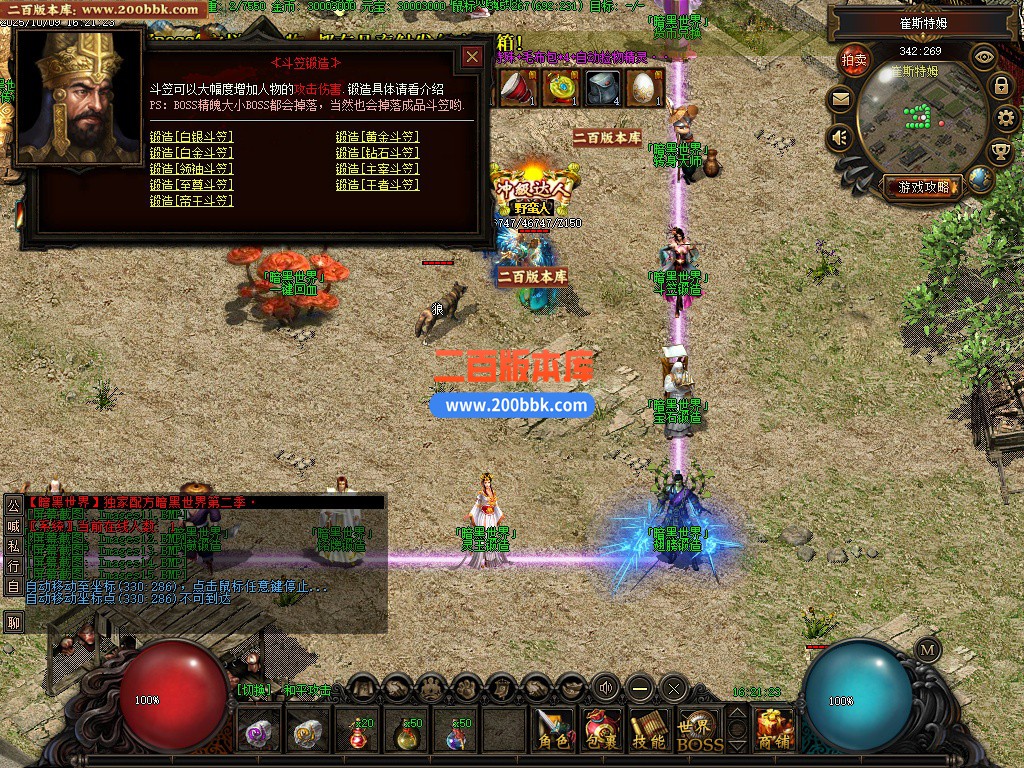Open the 技能 skills panel
1024x768 pixels.
(649, 731)
